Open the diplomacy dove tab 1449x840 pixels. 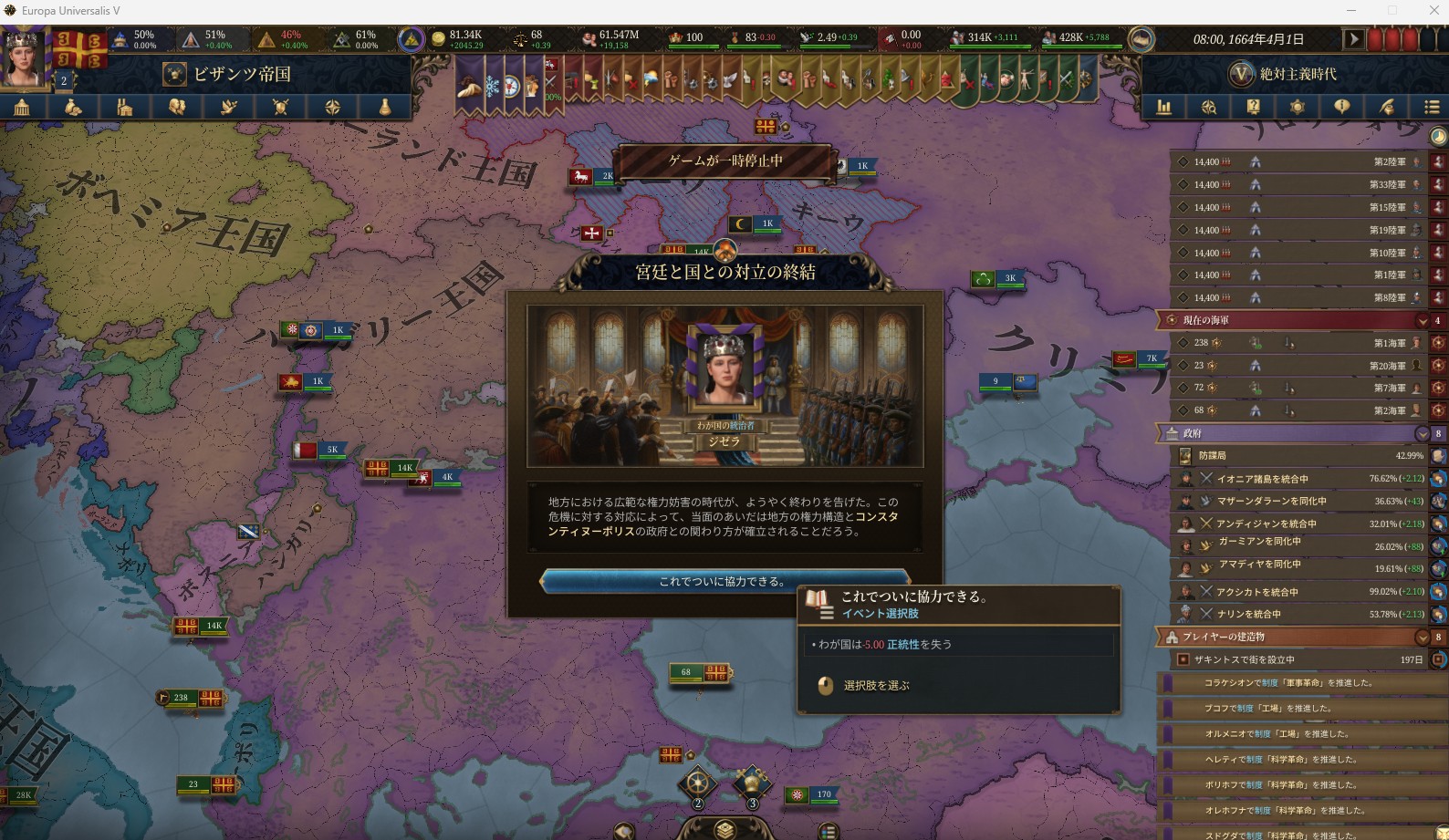[229, 107]
